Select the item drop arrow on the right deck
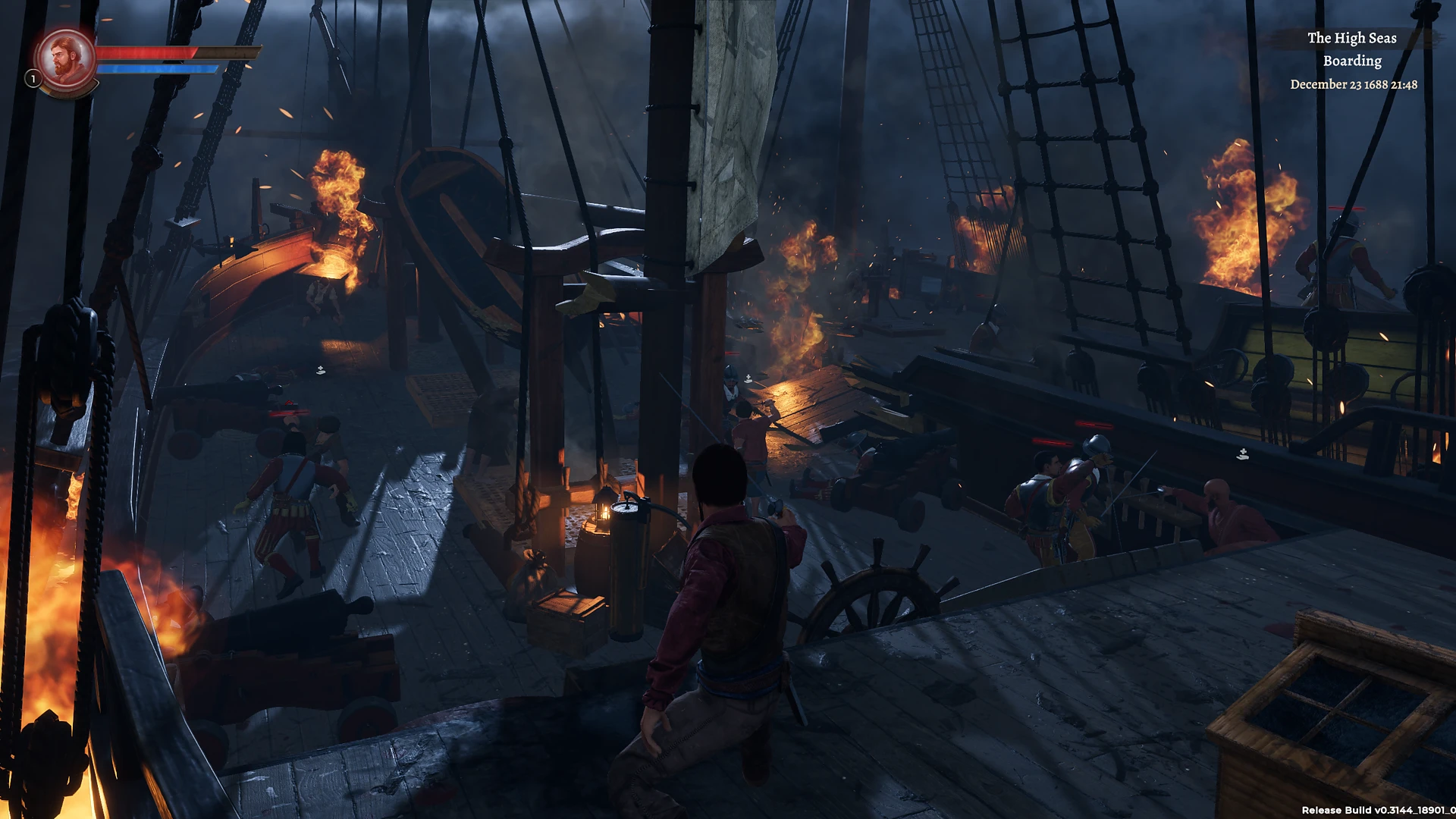The height and width of the screenshot is (819, 1456). (x=1243, y=453)
